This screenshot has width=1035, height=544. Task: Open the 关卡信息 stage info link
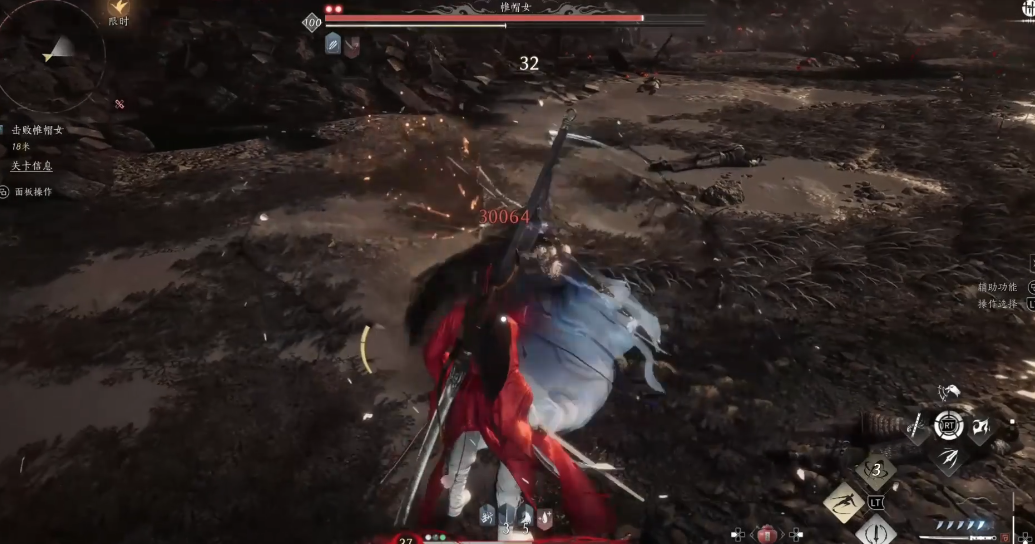(32, 165)
